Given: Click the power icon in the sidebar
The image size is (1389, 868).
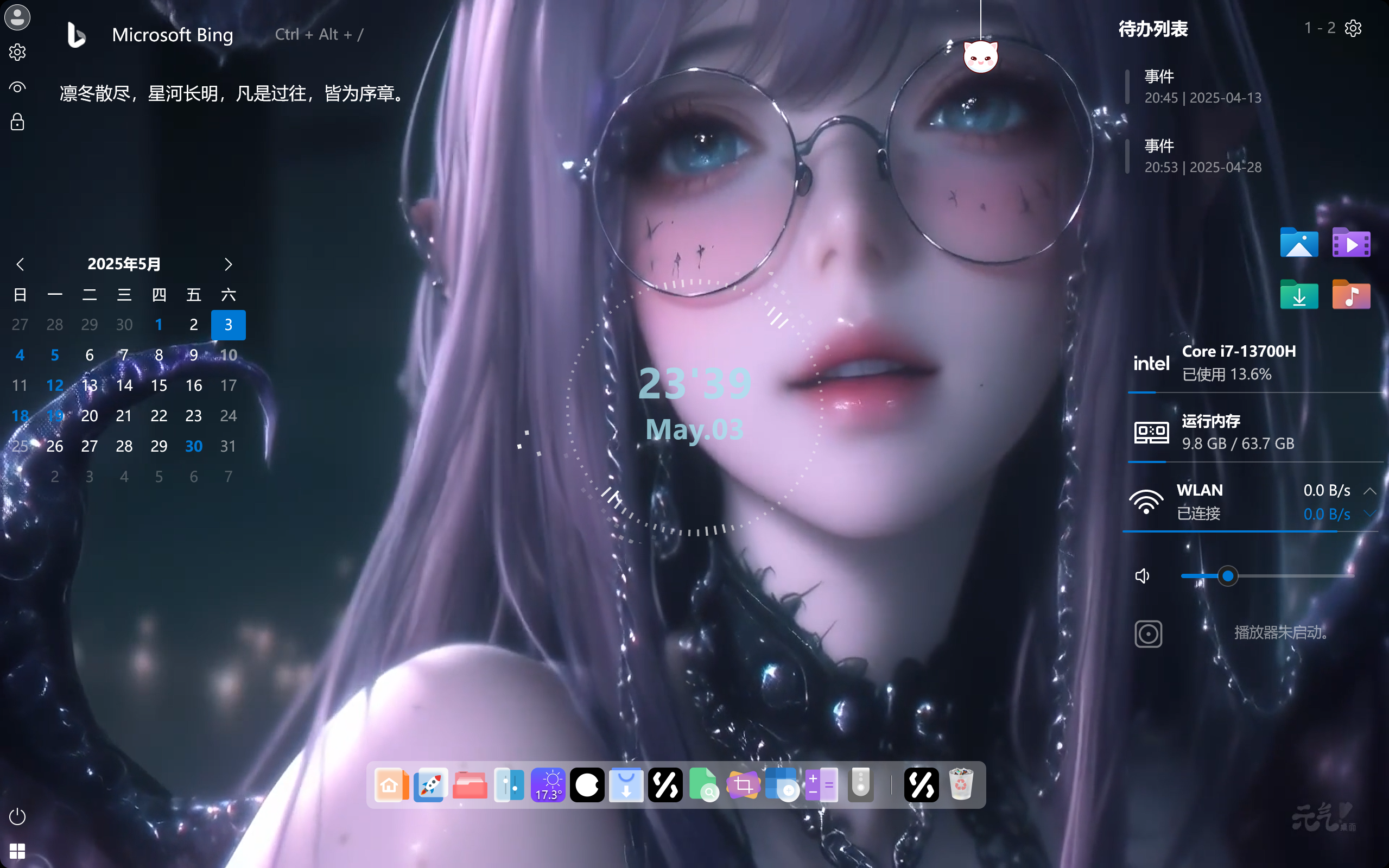Looking at the screenshot, I should pos(18,816).
